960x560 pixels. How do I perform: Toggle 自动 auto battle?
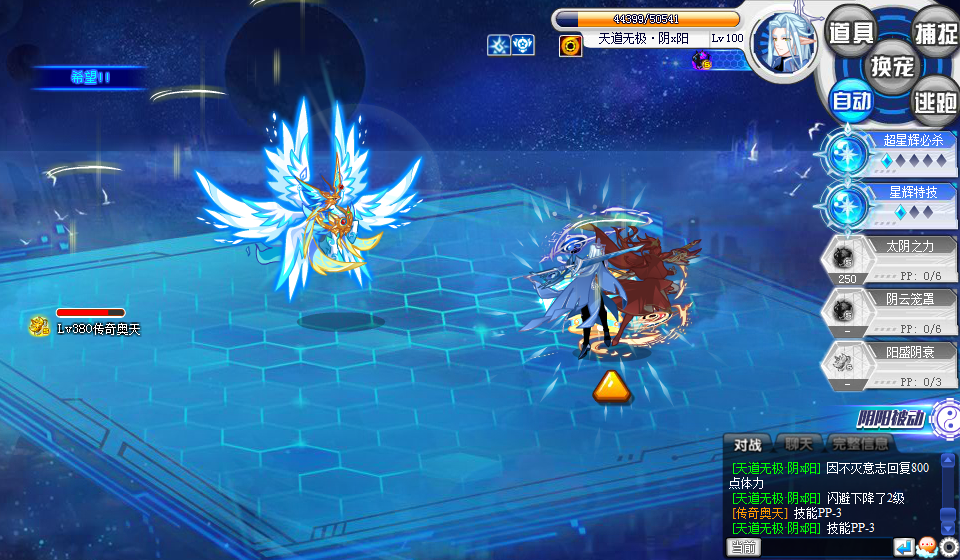point(852,100)
